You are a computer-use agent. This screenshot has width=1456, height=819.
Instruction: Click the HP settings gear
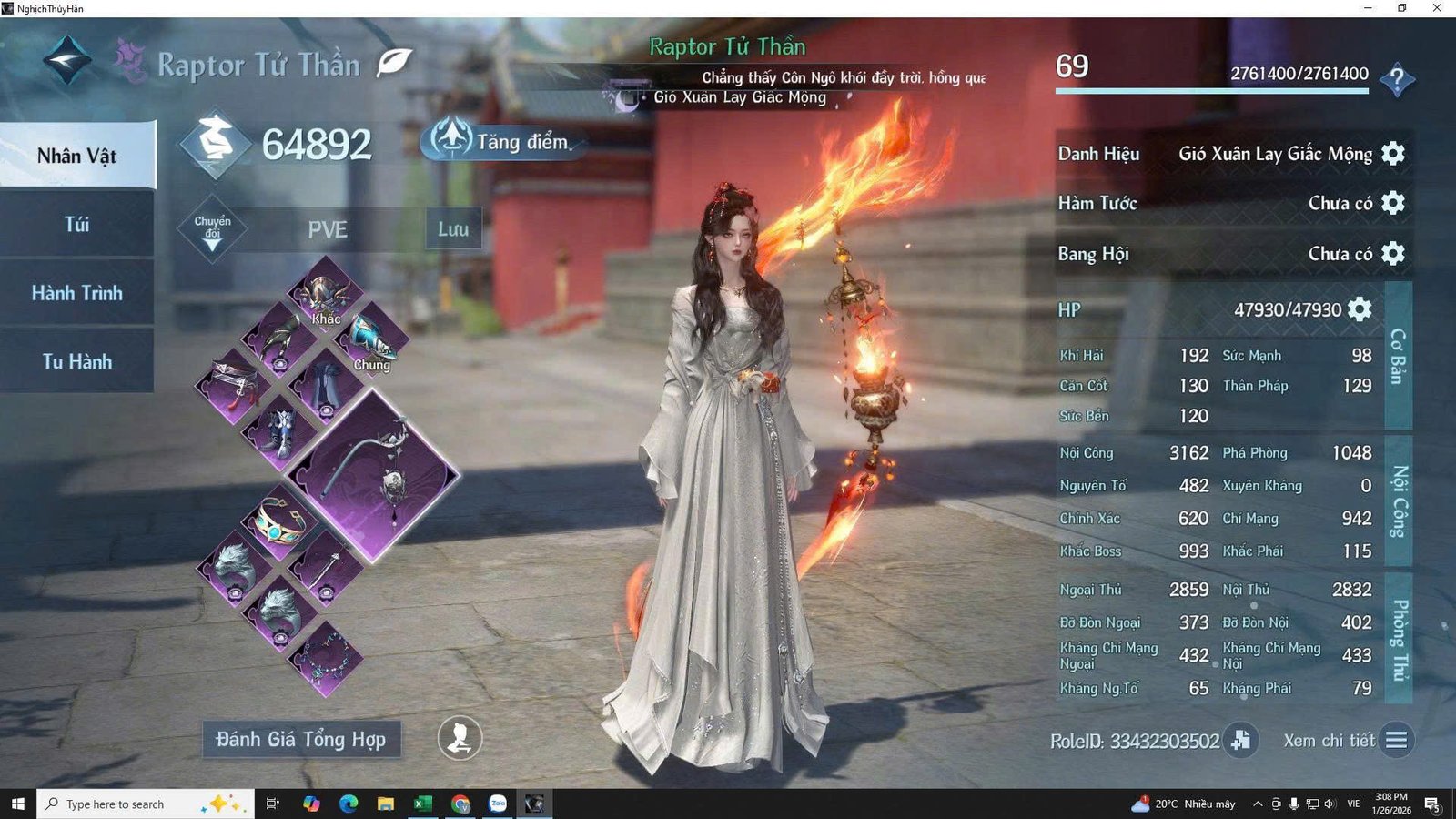[x=1360, y=309]
